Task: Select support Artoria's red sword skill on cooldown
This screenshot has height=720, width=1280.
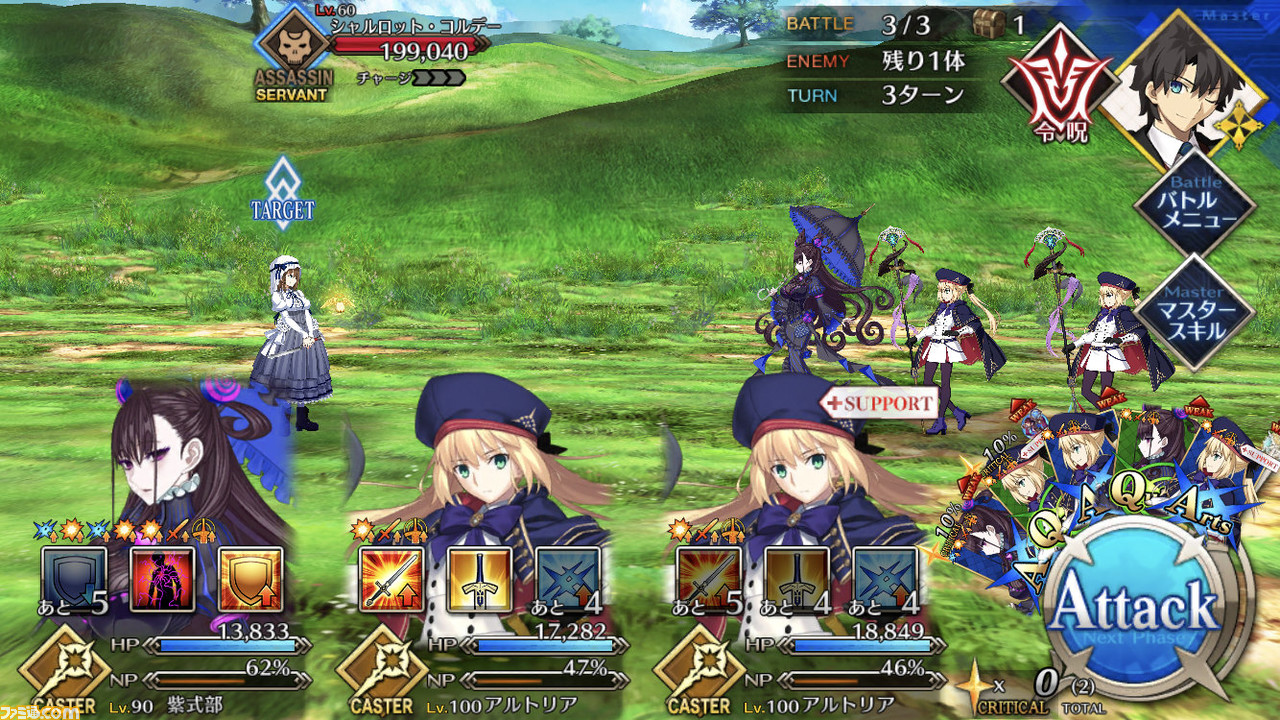Action: coord(709,579)
